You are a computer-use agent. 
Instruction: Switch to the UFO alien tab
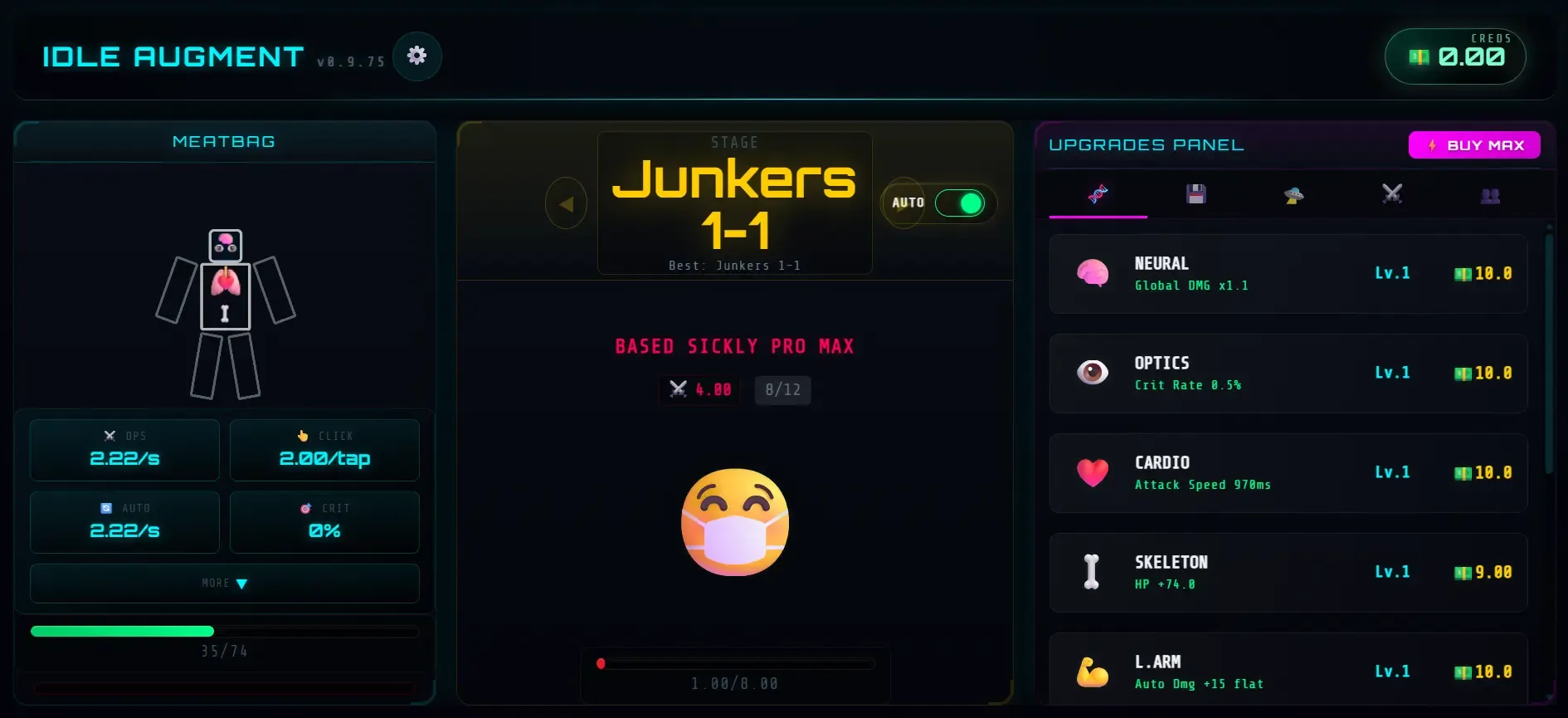coord(1293,195)
